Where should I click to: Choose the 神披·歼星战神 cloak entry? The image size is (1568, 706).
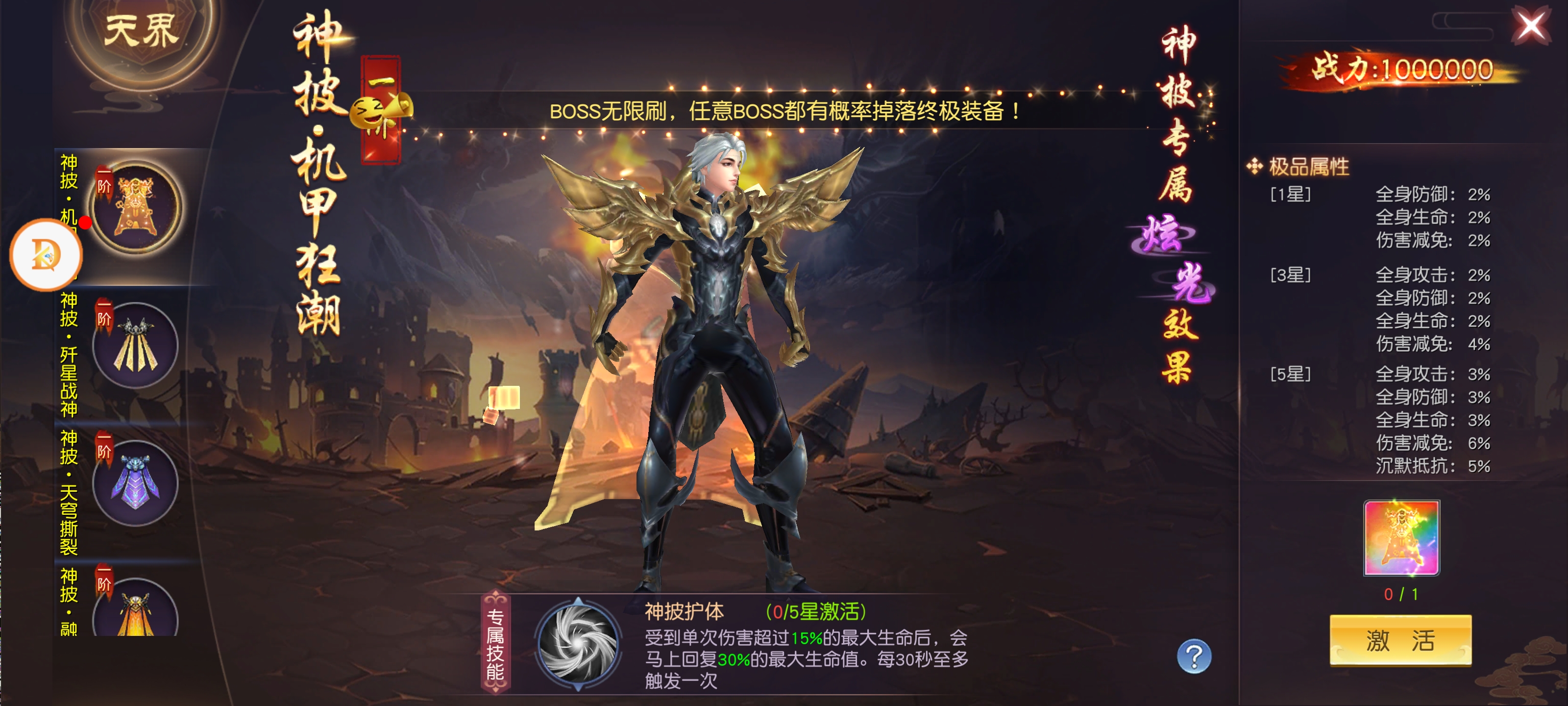(136, 345)
